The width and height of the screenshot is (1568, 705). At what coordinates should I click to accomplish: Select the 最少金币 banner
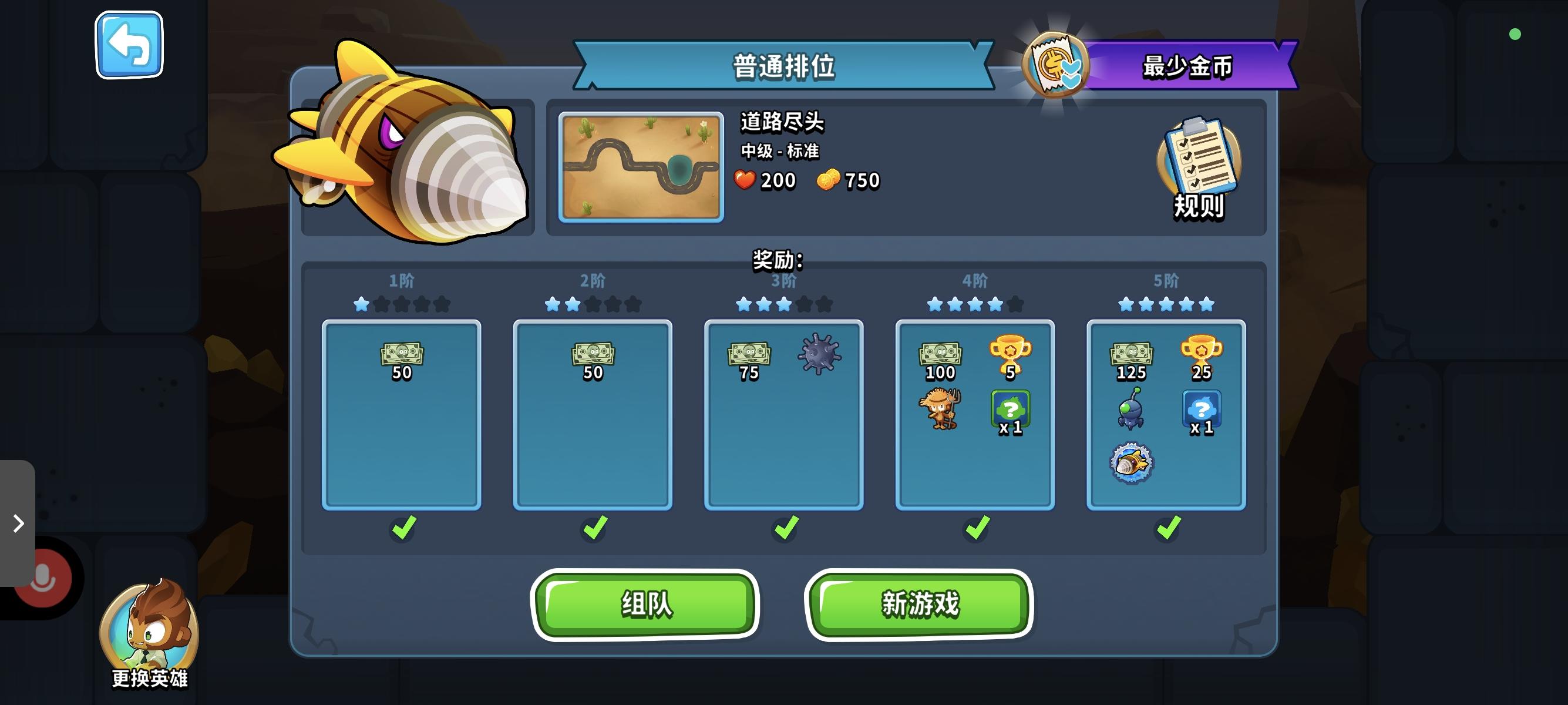(1189, 68)
